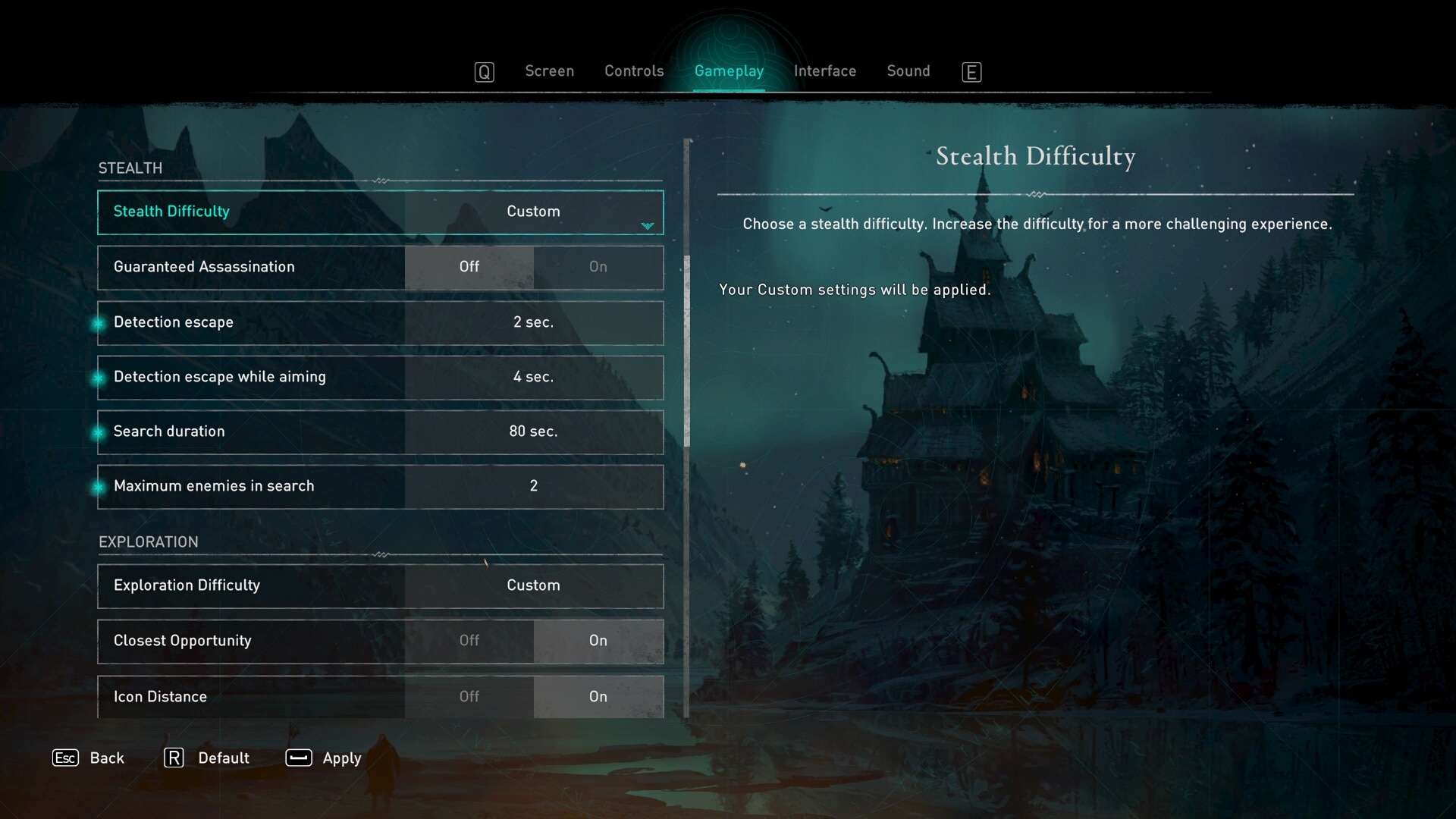Image resolution: width=1456 pixels, height=819 pixels.
Task: Switch to the Sound settings tab
Action: [908, 71]
